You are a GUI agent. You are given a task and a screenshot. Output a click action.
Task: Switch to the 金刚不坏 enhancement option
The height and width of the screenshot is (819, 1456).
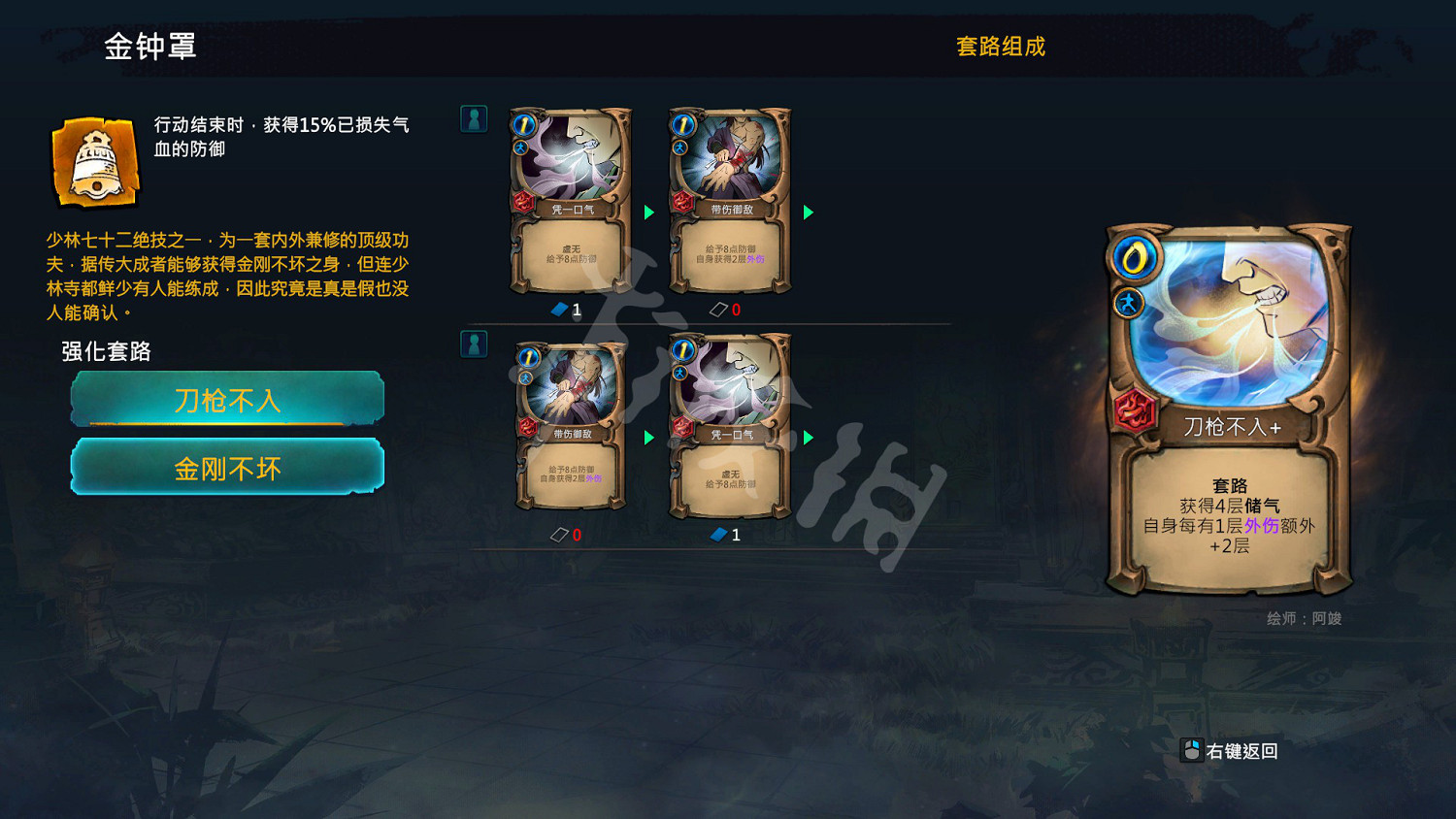pyautogui.click(x=226, y=468)
